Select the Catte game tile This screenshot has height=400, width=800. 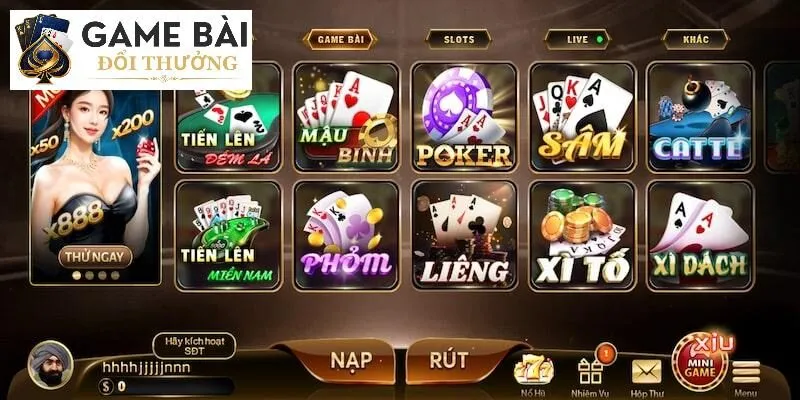(699, 118)
